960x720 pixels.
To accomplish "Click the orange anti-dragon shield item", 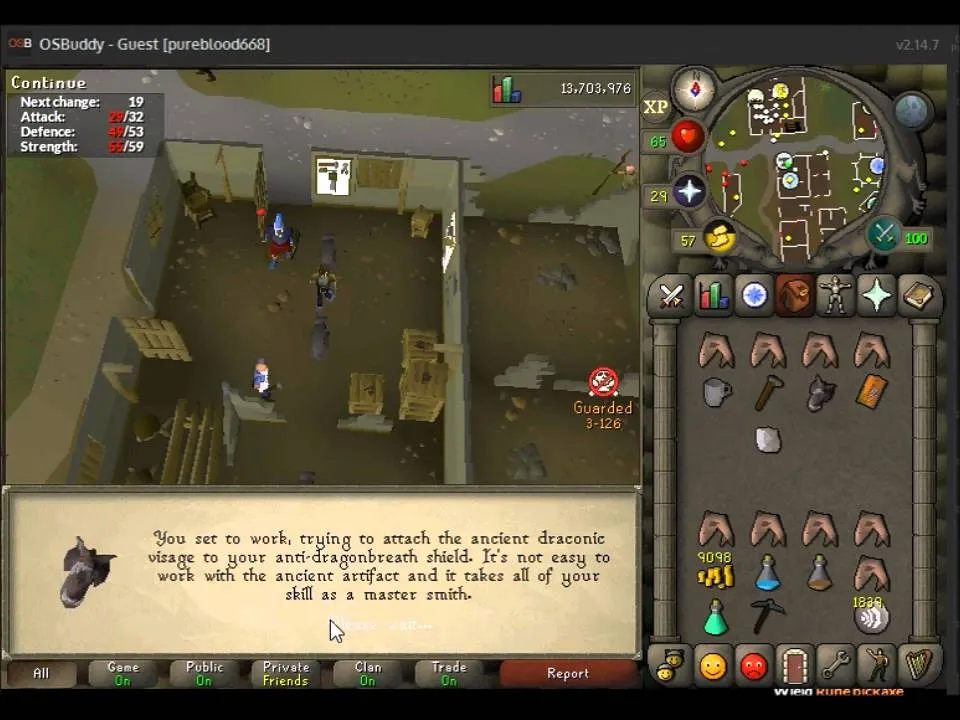I will [x=872, y=392].
